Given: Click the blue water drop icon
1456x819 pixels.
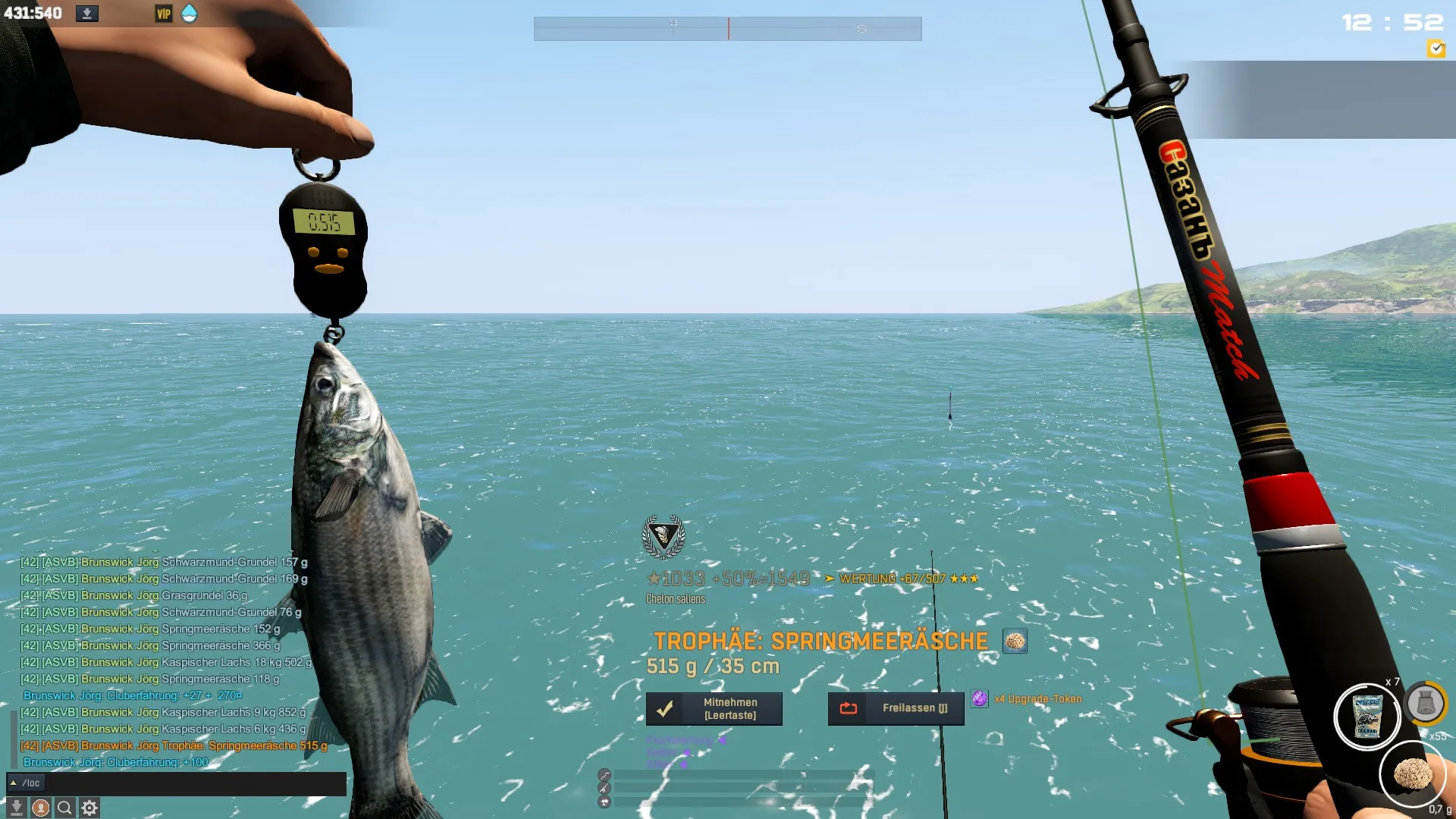Looking at the screenshot, I should [189, 14].
